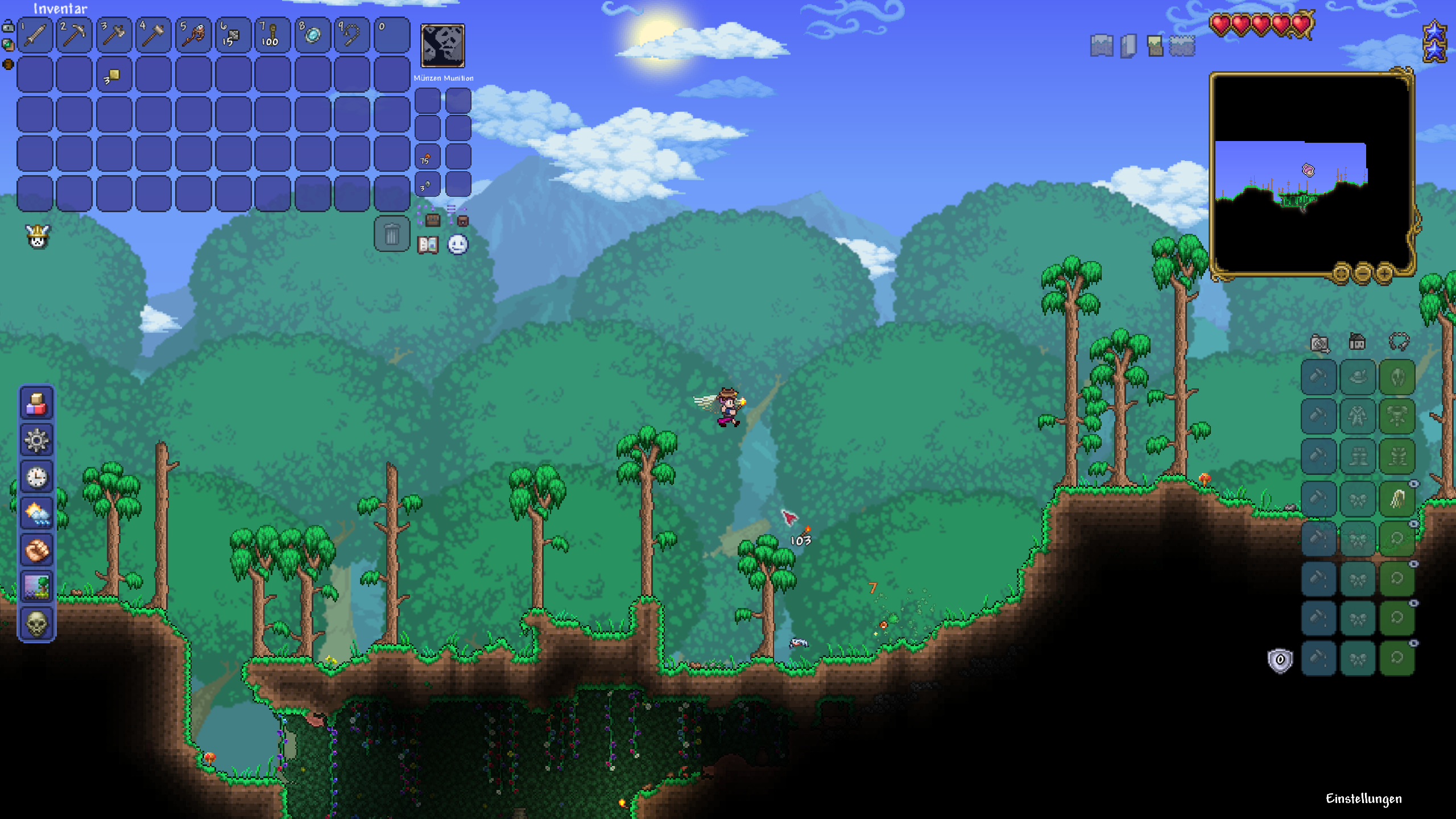Pick up the yellow block stack of 3

coord(114,75)
